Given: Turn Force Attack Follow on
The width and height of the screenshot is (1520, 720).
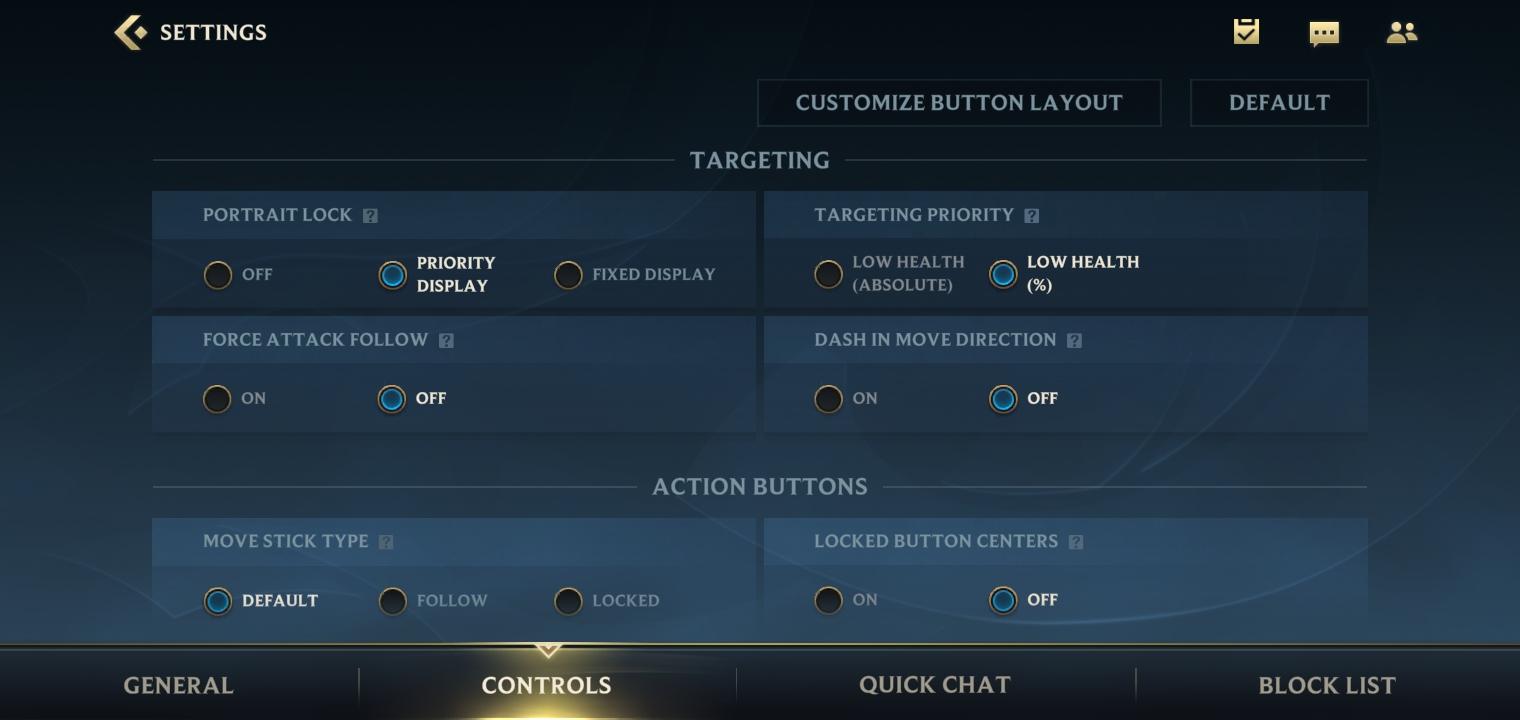Looking at the screenshot, I should point(218,399).
